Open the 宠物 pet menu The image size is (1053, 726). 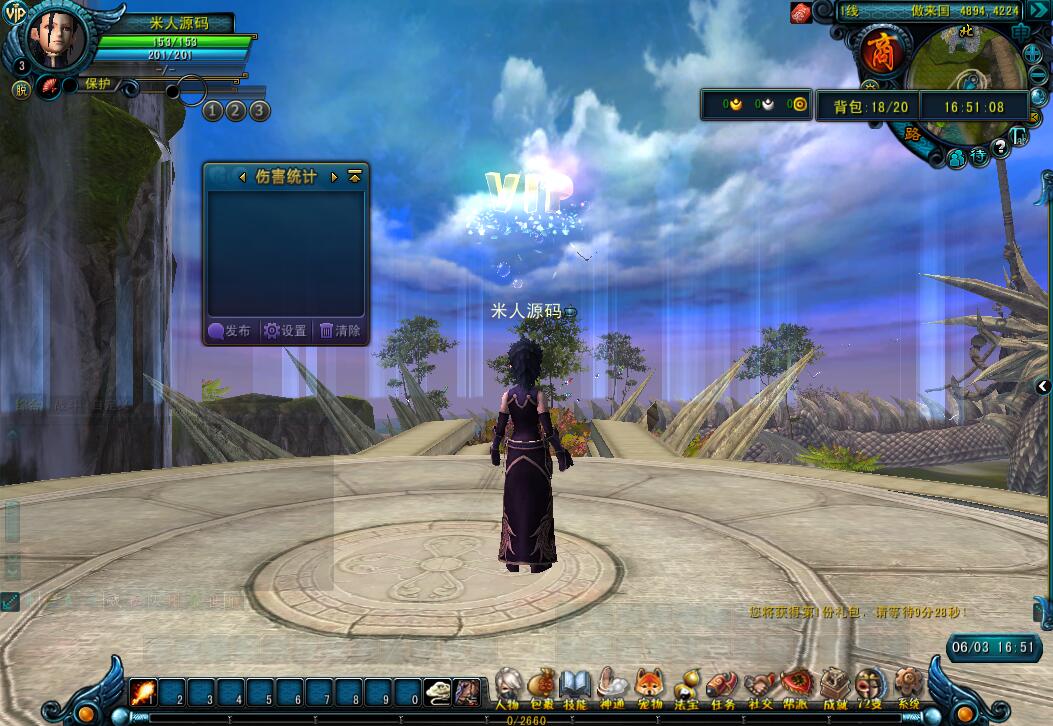[x=649, y=685]
